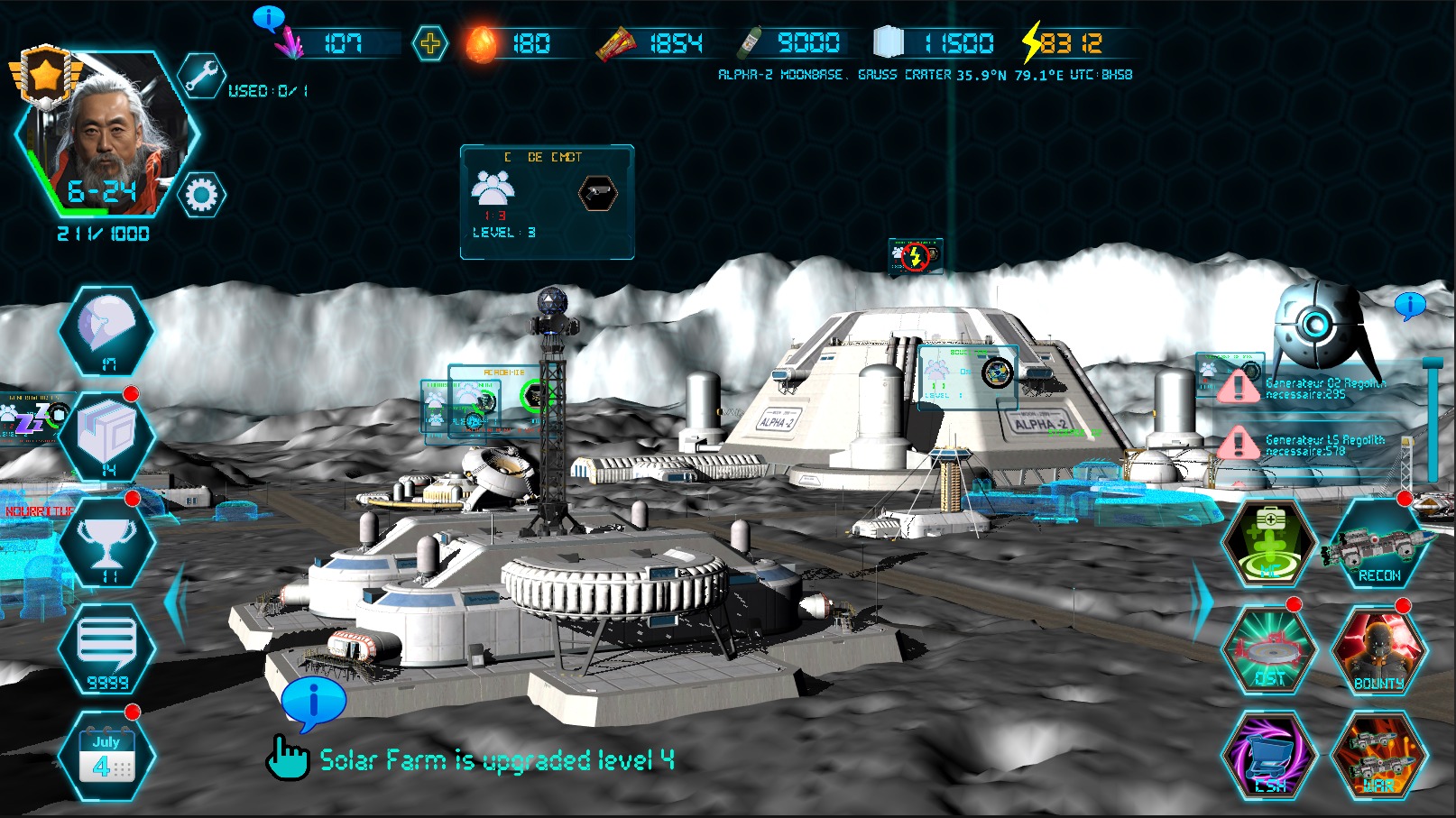Click the wrench tool button
Image resolution: width=1456 pixels, height=818 pixels.
click(x=200, y=76)
